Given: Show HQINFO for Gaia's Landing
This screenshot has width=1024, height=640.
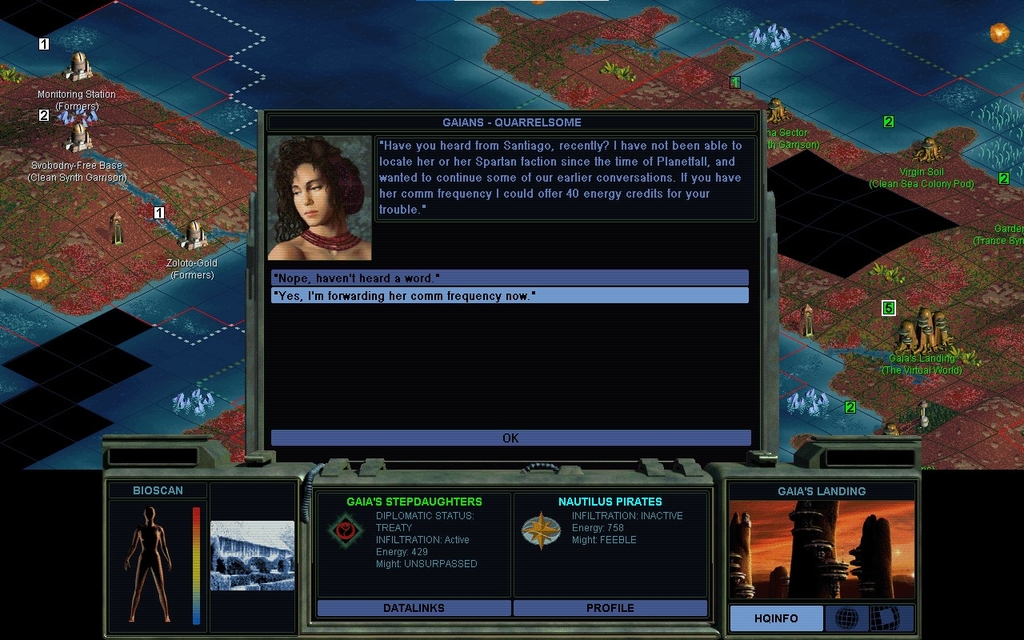Looking at the screenshot, I should 776,618.
